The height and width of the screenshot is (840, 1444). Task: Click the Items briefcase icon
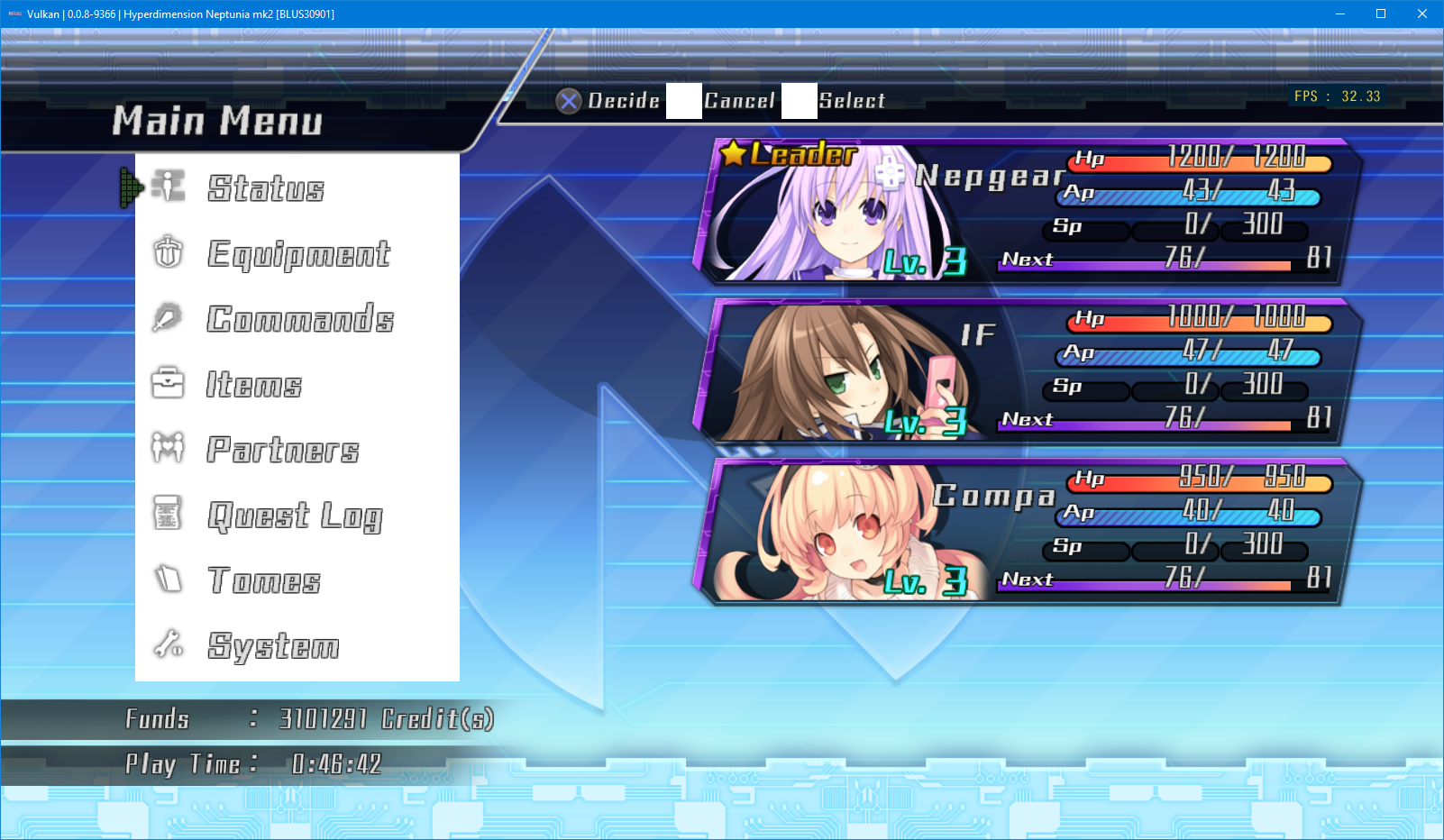coord(168,384)
